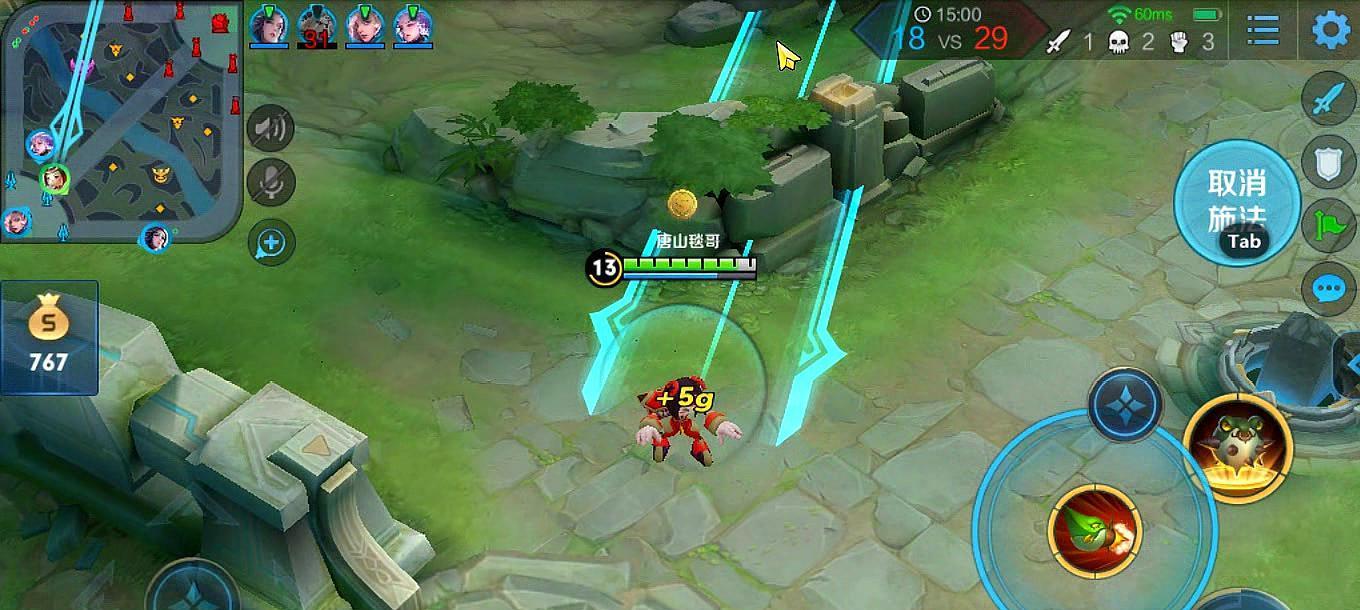Select the shield defend signal icon
Image resolution: width=1360 pixels, height=610 pixels.
click(1329, 162)
